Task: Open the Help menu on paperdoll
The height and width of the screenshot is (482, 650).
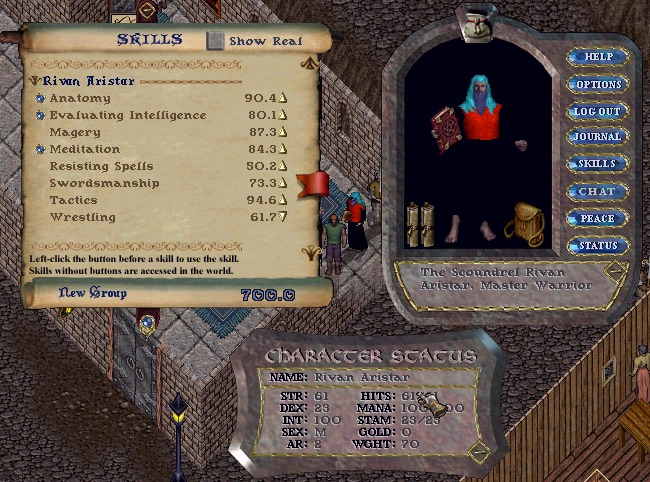Action: 598,57
